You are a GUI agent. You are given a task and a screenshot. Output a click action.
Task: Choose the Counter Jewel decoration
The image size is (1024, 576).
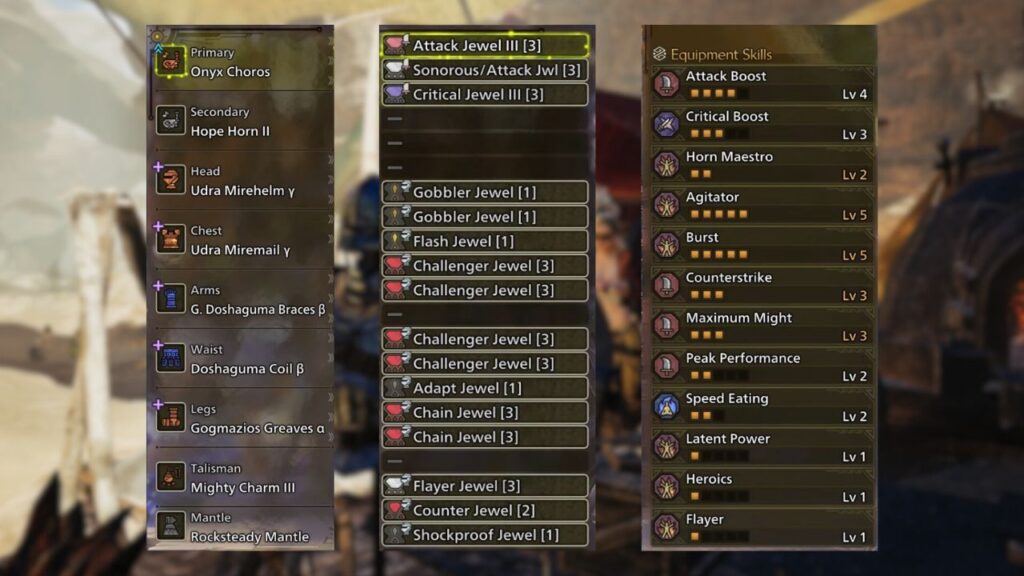(485, 510)
